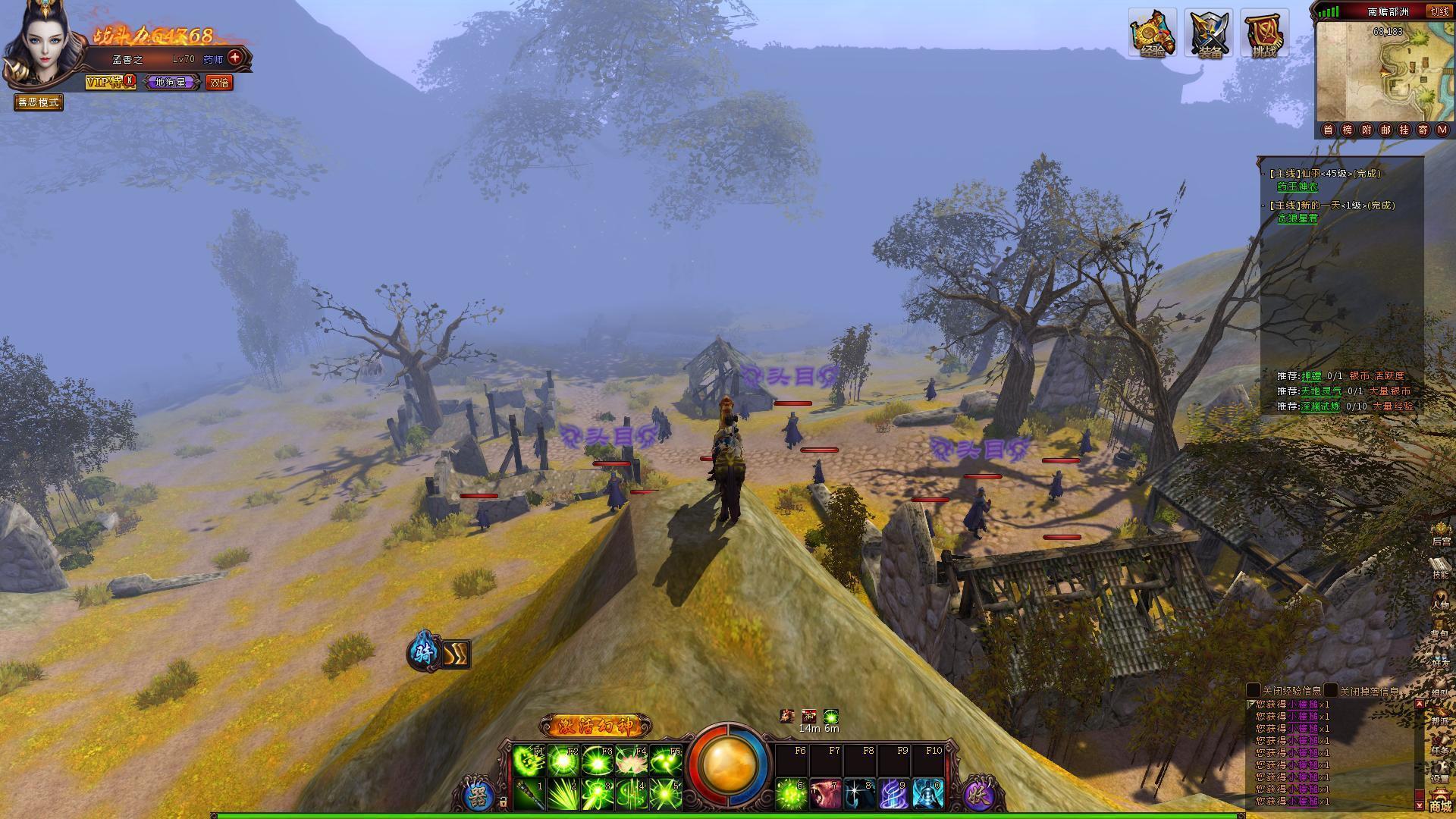Follow the 押镖 recommended quest link

coord(1311,376)
